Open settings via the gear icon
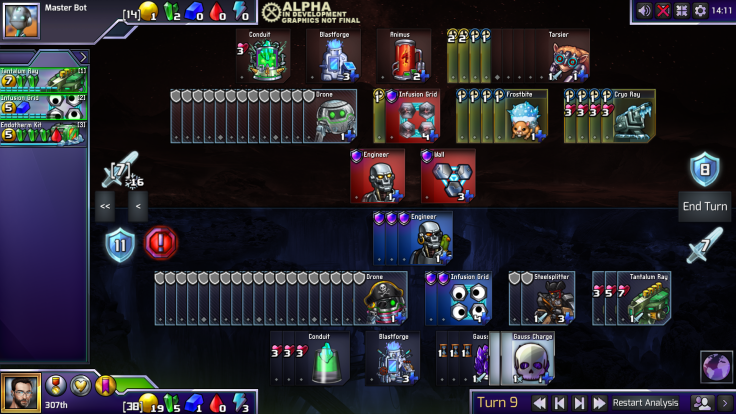 [700, 10]
